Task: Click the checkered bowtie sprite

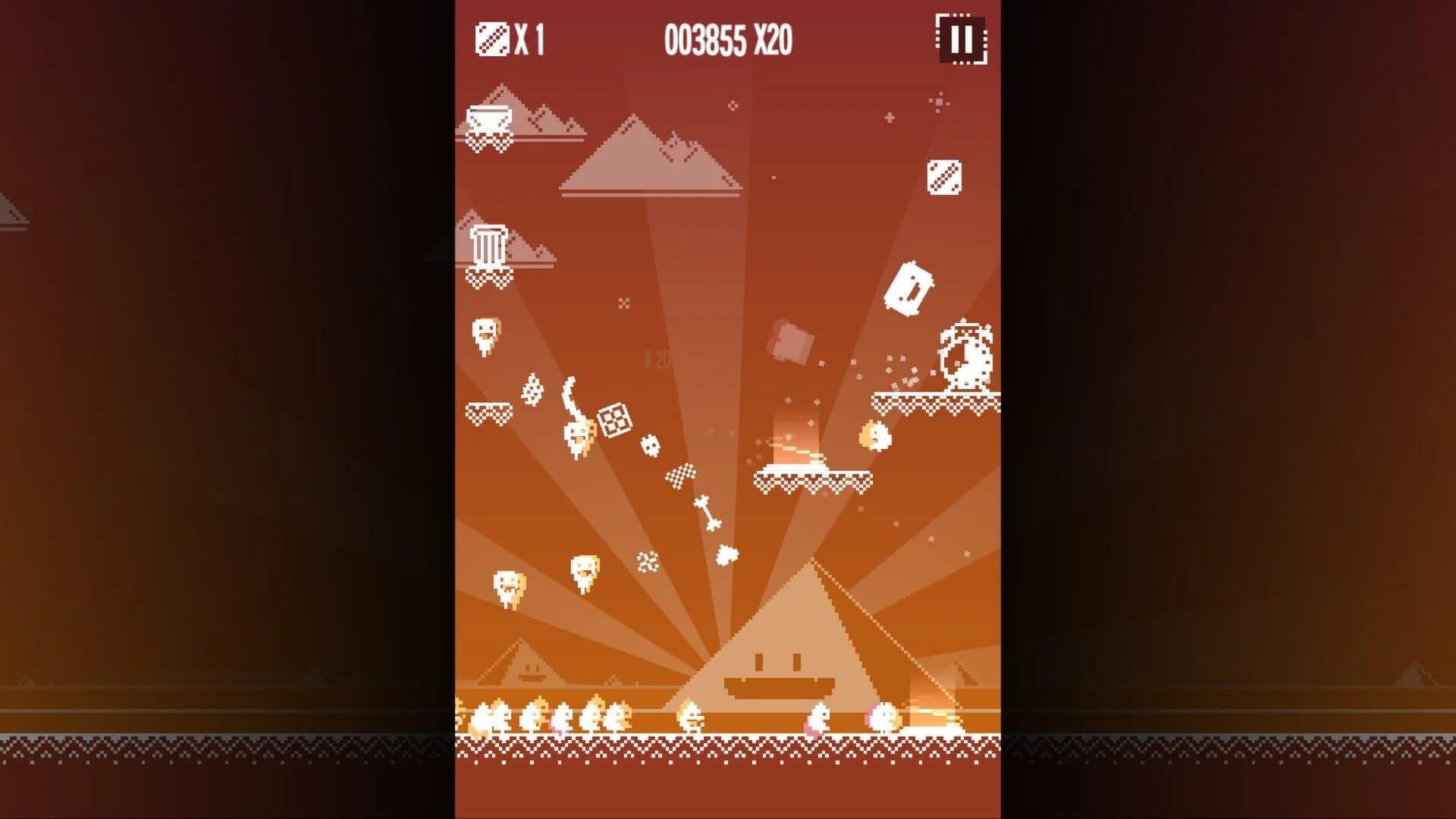Action: [x=680, y=476]
